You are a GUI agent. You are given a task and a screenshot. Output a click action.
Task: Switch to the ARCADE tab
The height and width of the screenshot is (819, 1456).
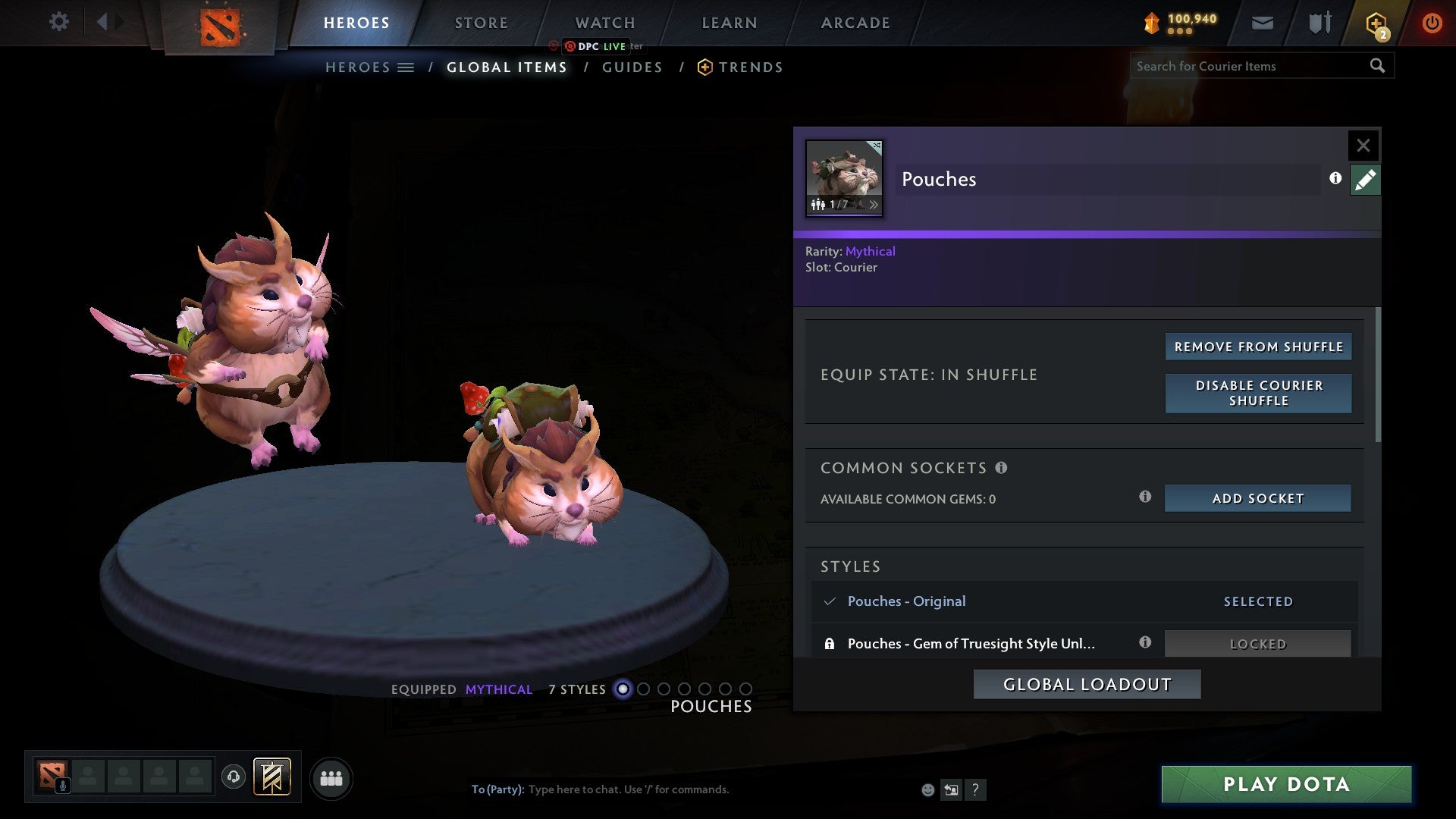(855, 23)
